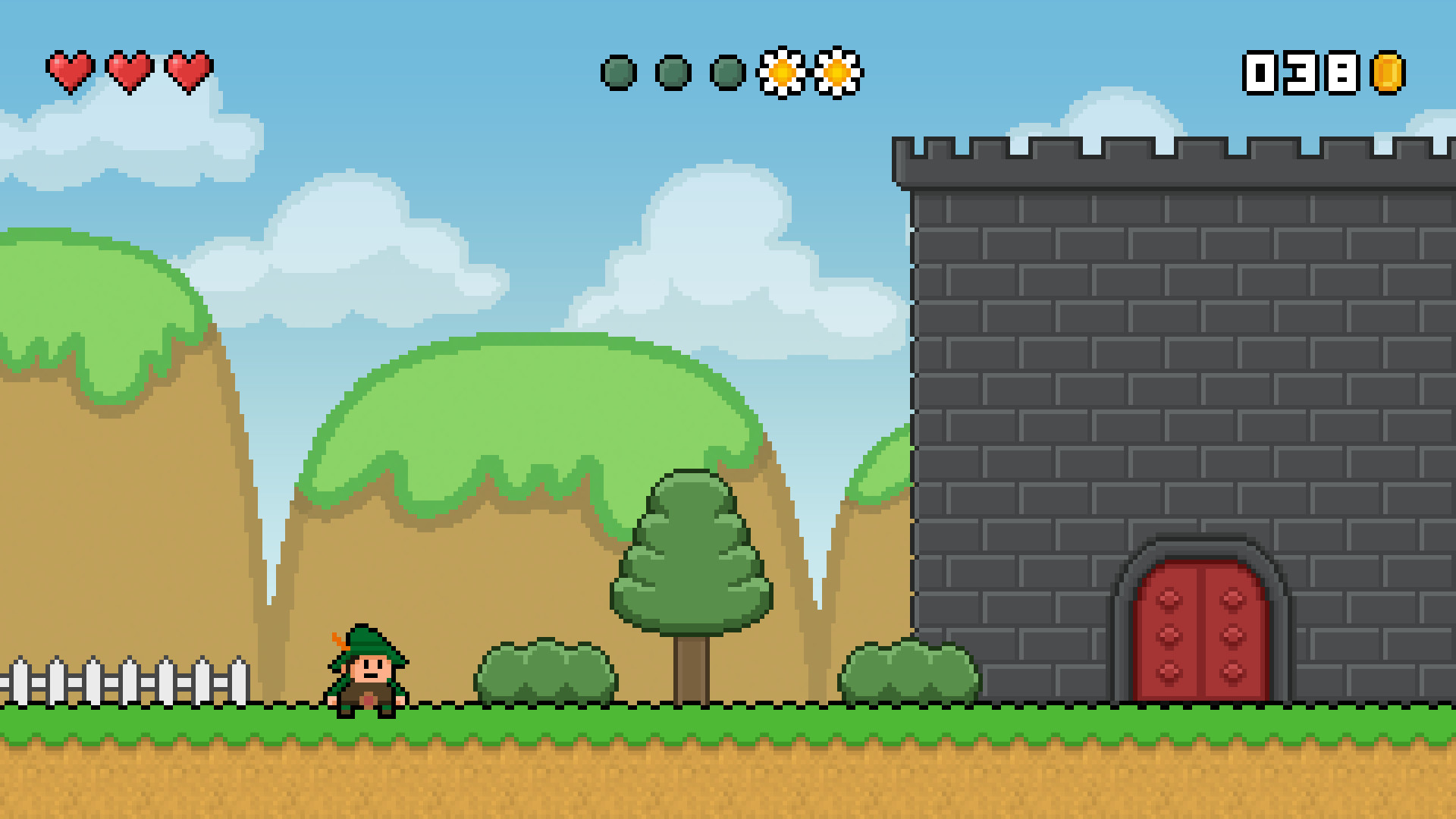
Task: Click a bottom stud on the castle door
Action: click(1168, 673)
